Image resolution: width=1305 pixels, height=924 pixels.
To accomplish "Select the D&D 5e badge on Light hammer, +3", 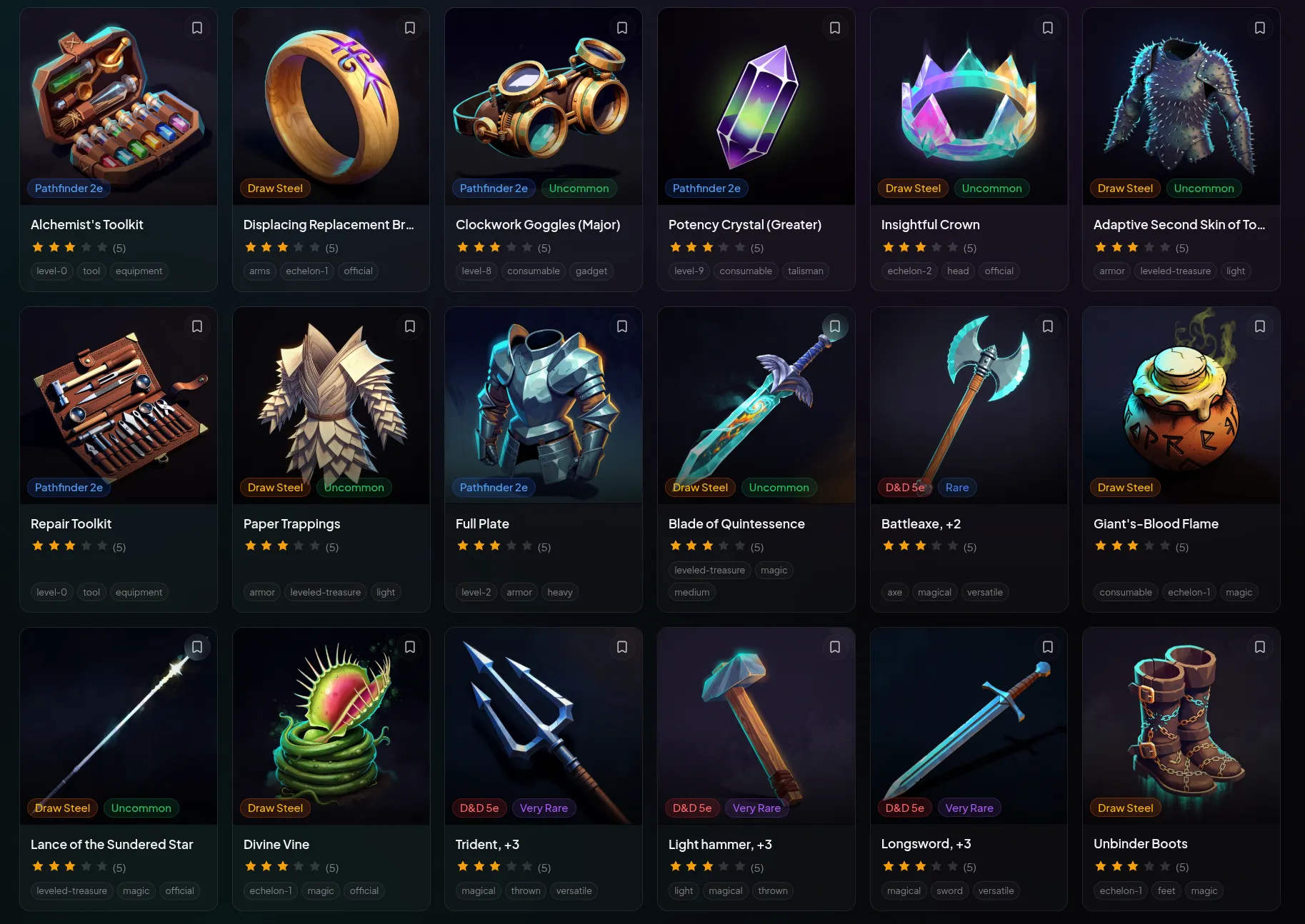I will pyautogui.click(x=691, y=807).
